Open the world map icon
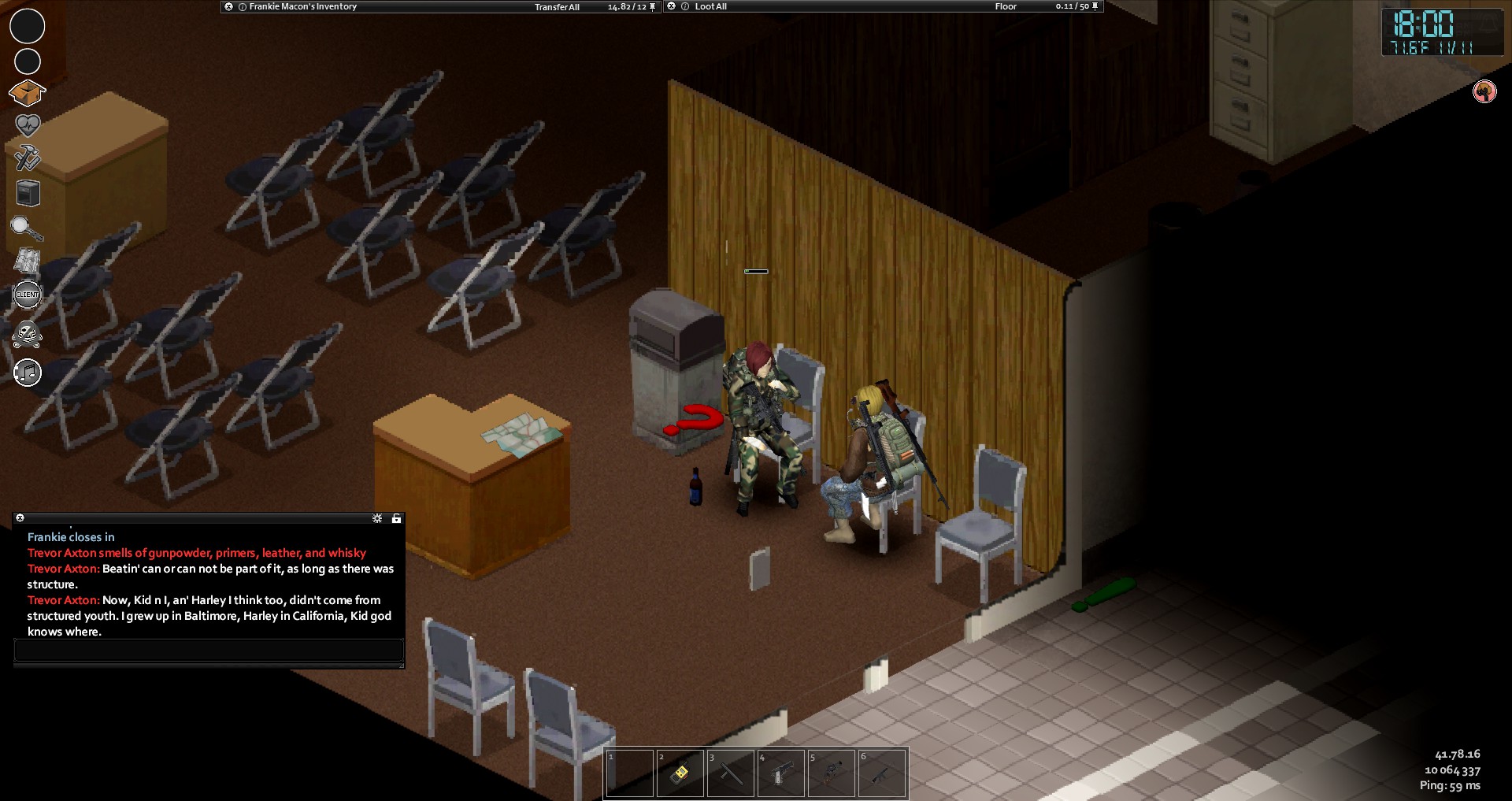1512x801 pixels. 28,261
